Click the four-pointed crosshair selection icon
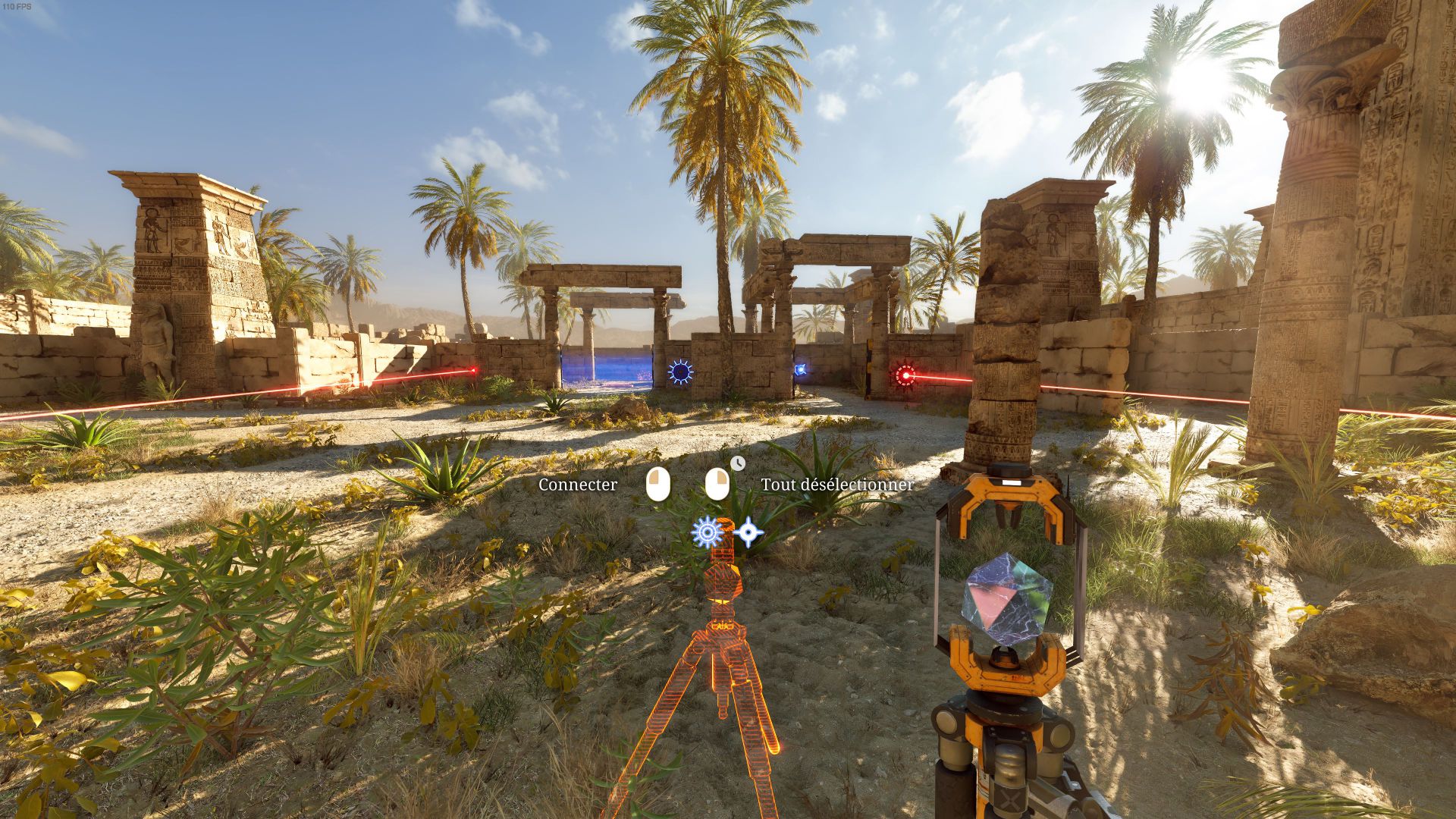This screenshot has height=819, width=1456. coord(748,532)
